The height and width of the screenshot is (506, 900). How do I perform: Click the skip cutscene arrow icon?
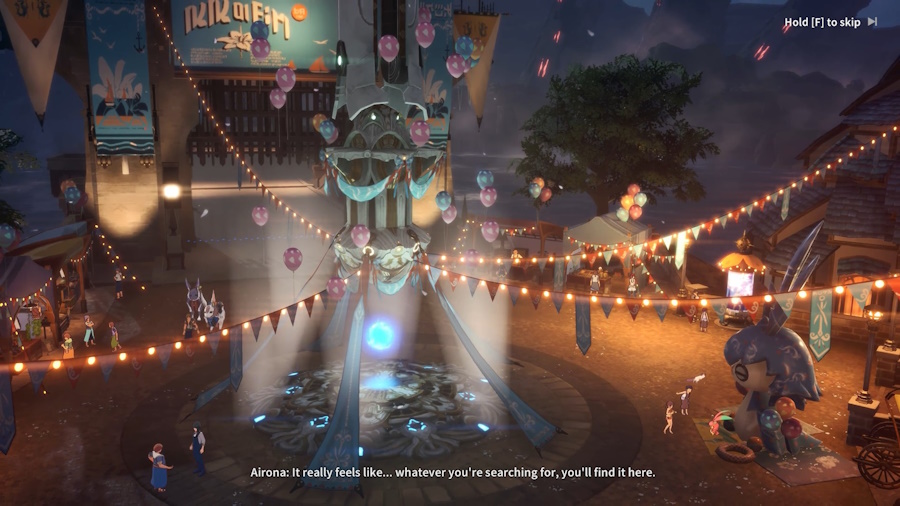(x=872, y=21)
